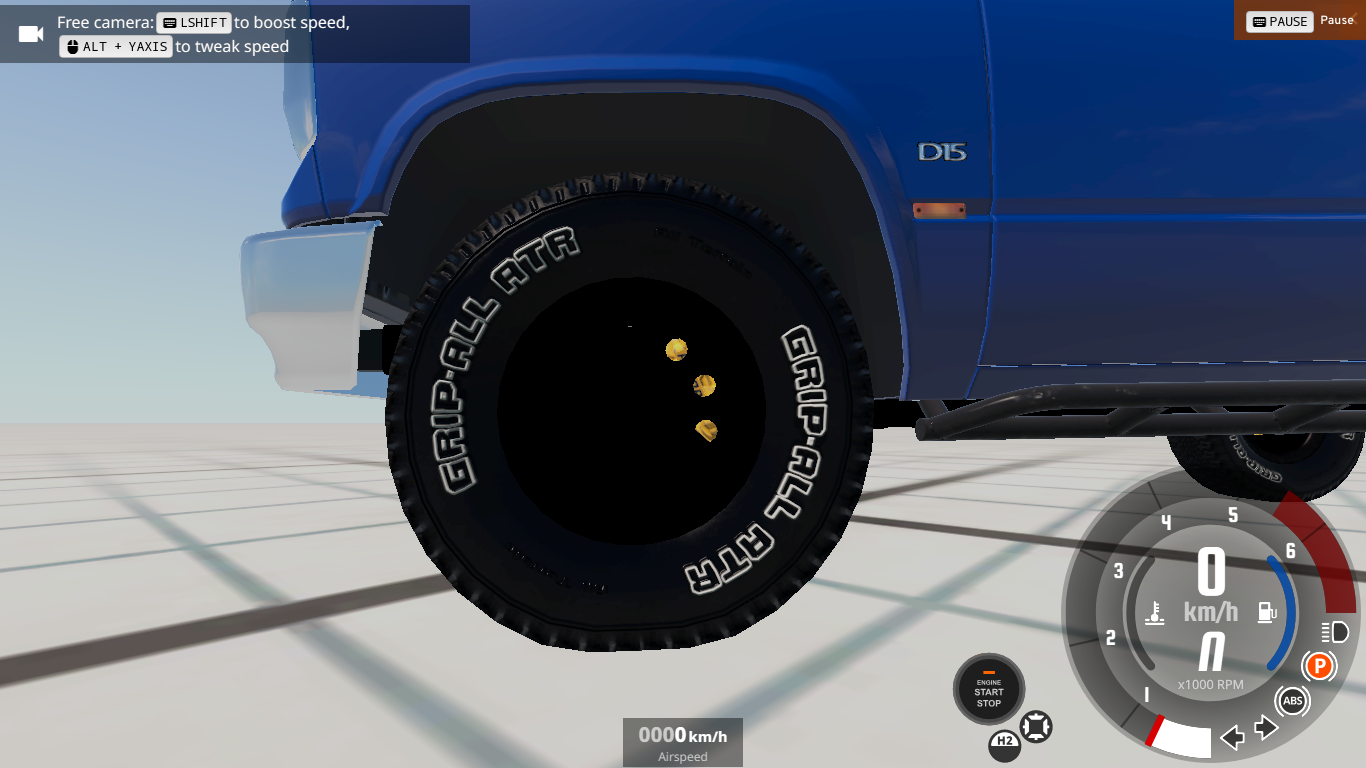1366x768 pixels.
Task: Click the orange Pause label top right
Action: pyautogui.click(x=1338, y=21)
